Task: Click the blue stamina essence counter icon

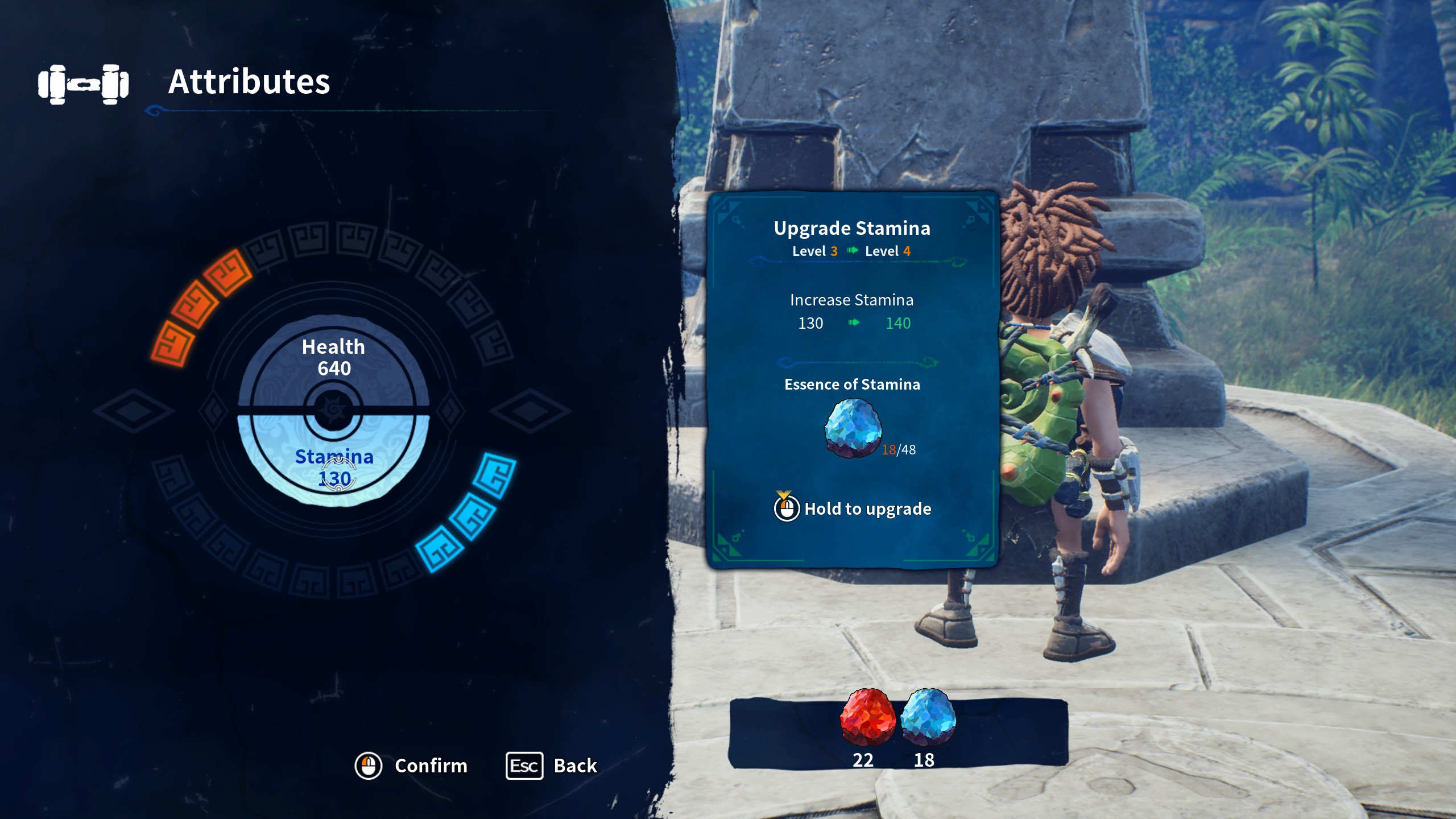Action: pos(928,718)
